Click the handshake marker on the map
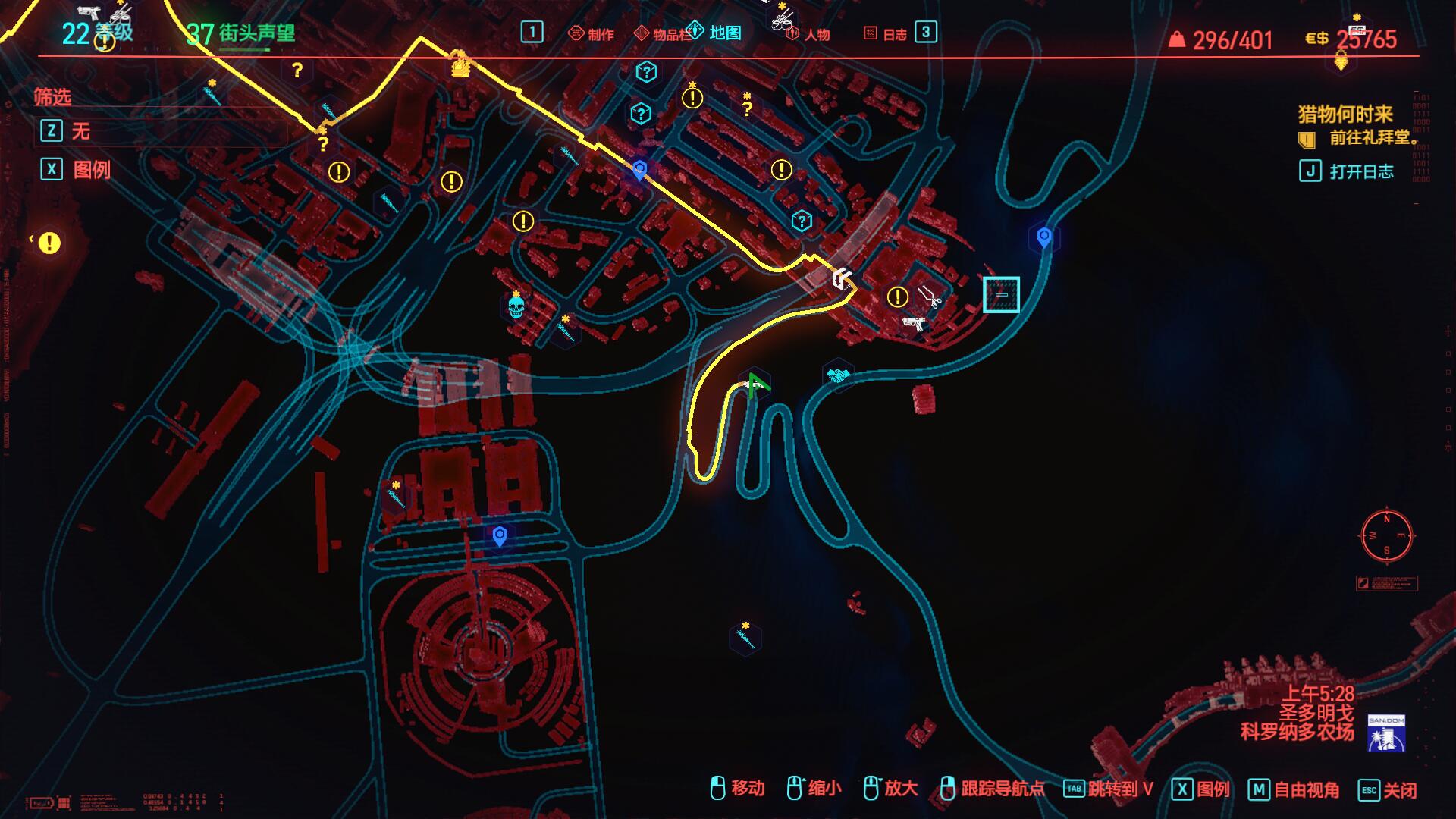 (837, 375)
